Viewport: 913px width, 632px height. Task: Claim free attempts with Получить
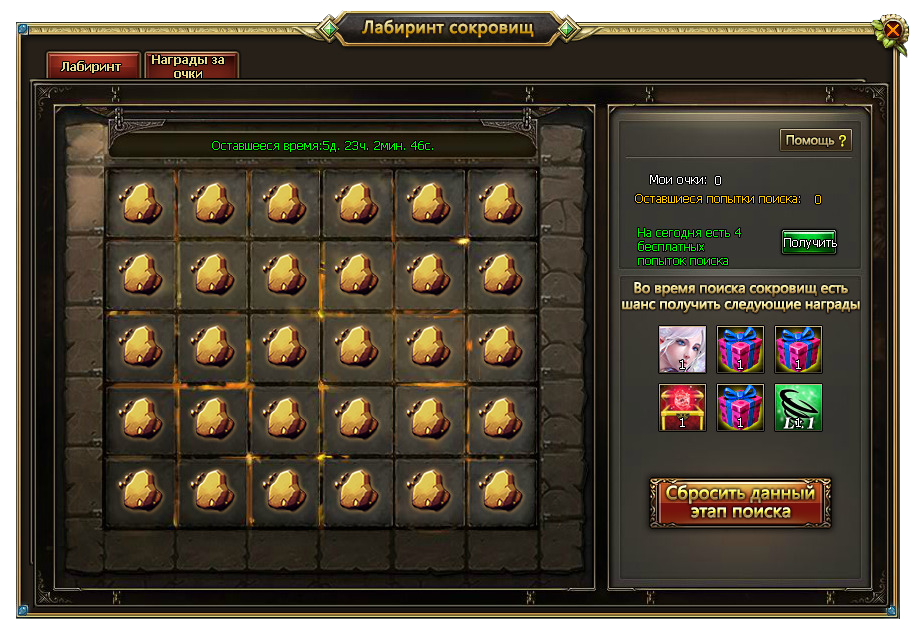809,243
